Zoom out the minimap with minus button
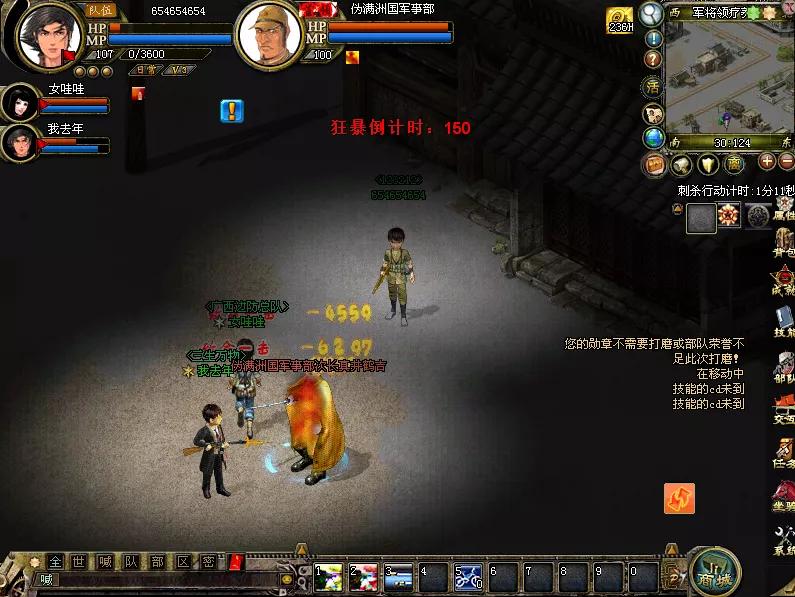This screenshot has width=795, height=597. [x=787, y=161]
